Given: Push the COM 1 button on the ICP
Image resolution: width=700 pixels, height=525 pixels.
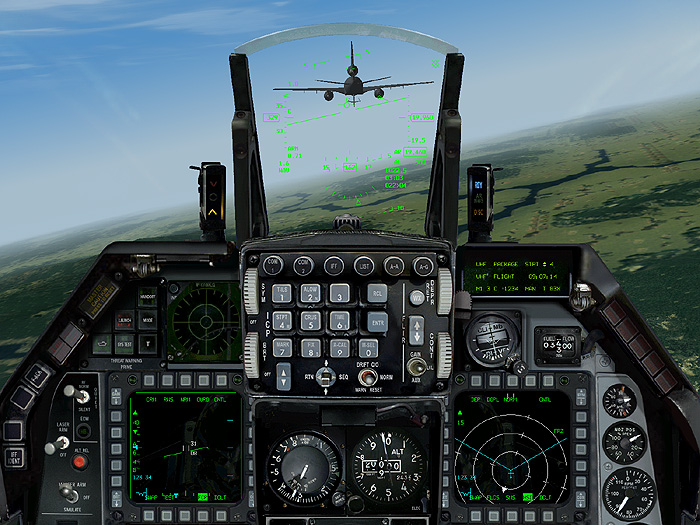Looking at the screenshot, I should (273, 265).
